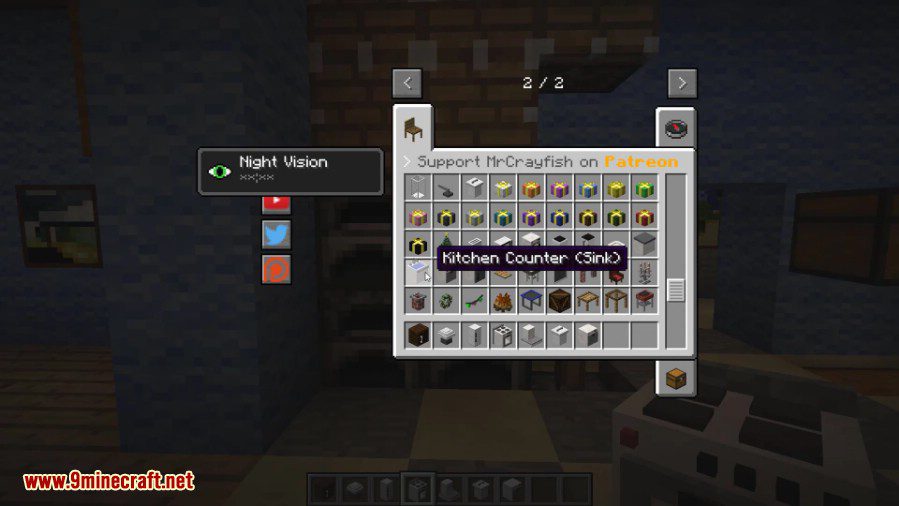Click the YouTube button
The image size is (899, 506).
[277, 200]
